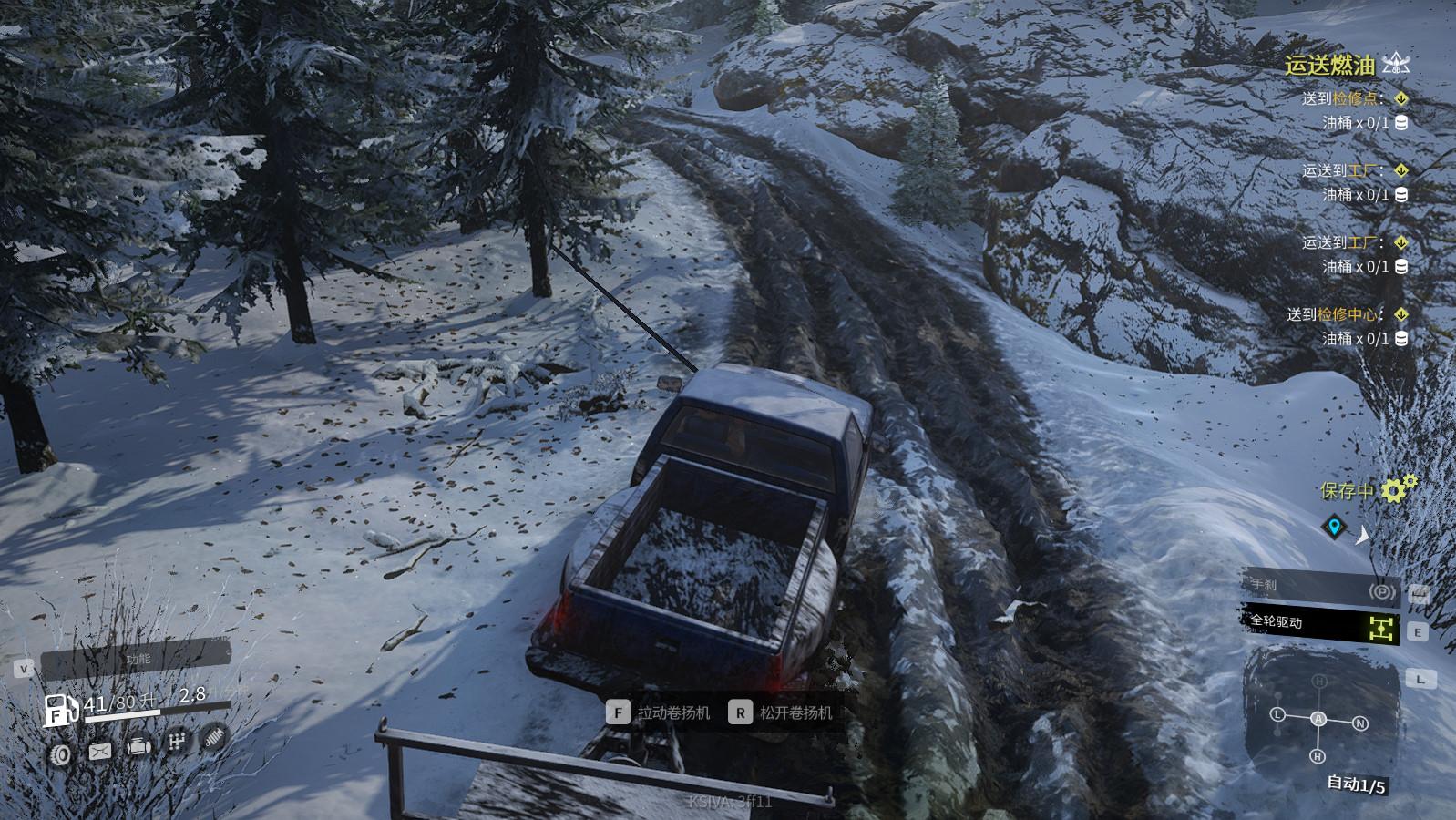Click the blue waypoint marker icon

pyautogui.click(x=1334, y=526)
